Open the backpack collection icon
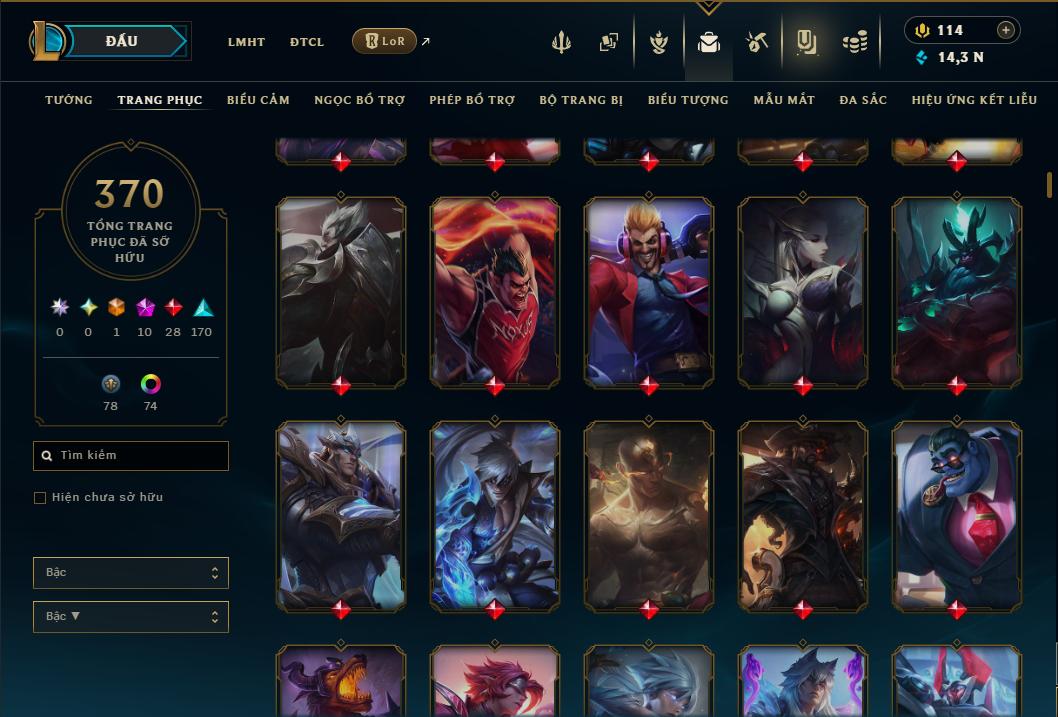The height and width of the screenshot is (717, 1058). [x=709, y=42]
